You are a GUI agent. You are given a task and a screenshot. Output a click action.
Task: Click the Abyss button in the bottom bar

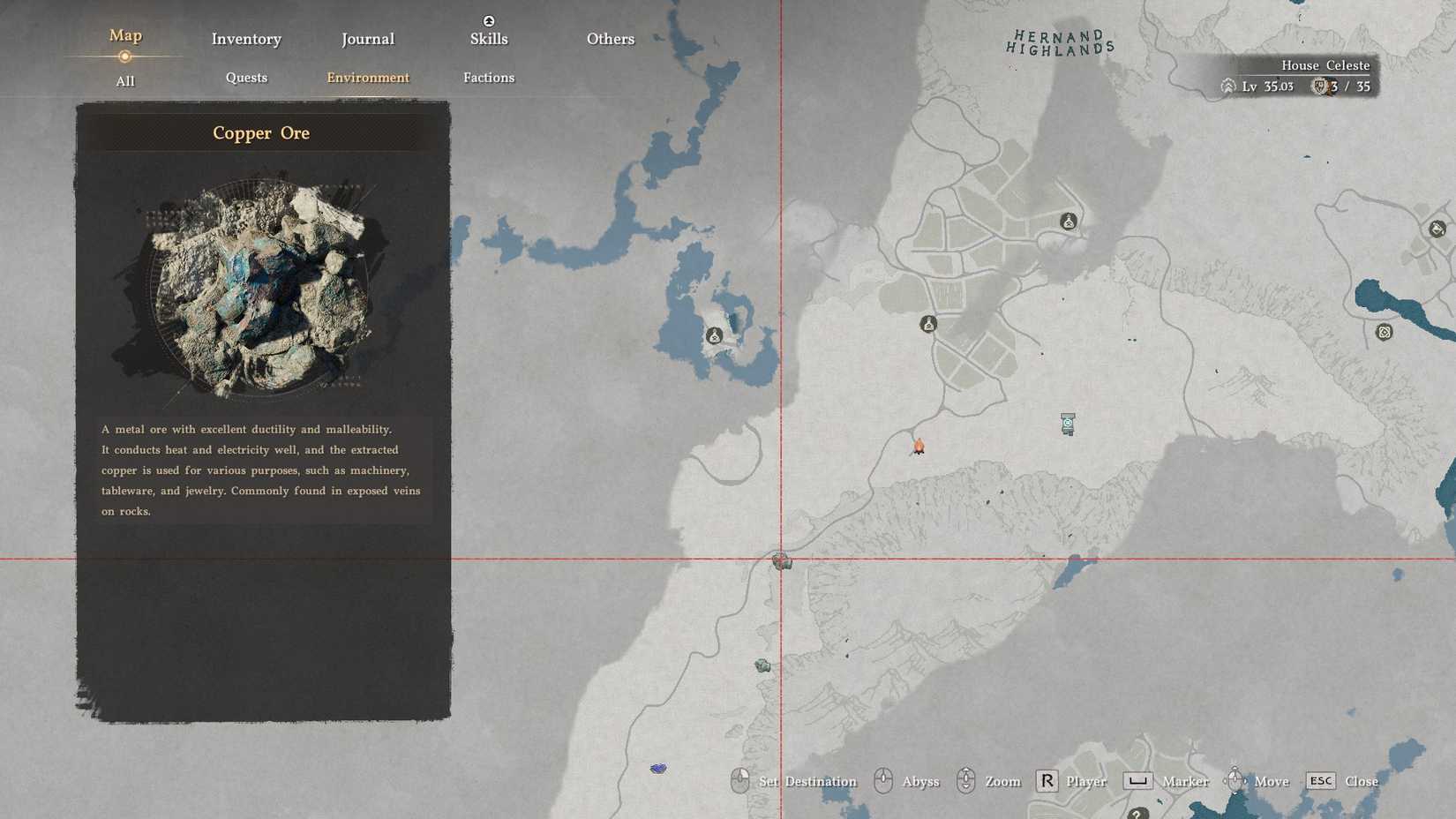pyautogui.click(x=922, y=781)
